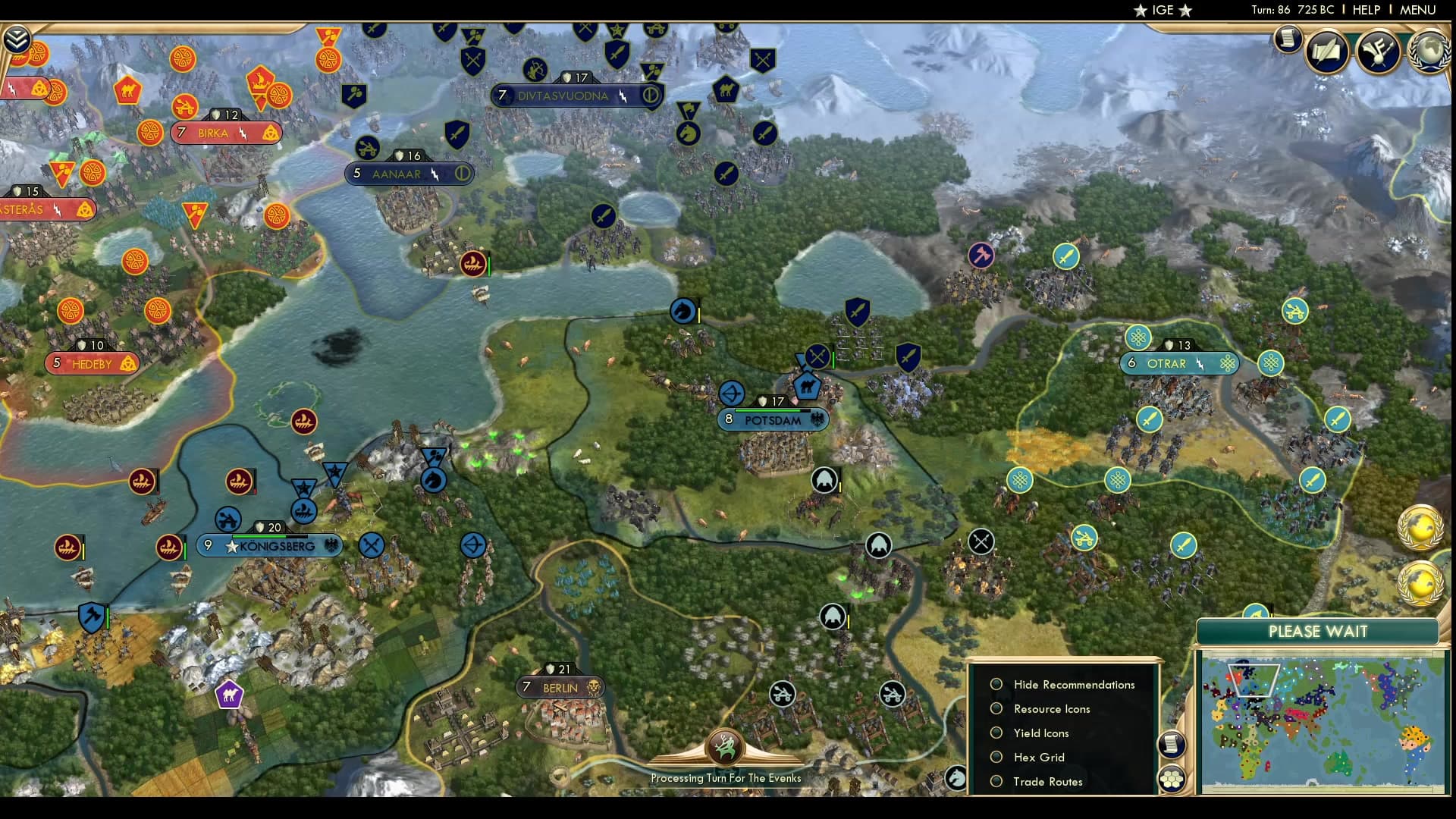The width and height of the screenshot is (1456, 819).
Task: Show Trade Routes on the map
Action: tap(996, 782)
